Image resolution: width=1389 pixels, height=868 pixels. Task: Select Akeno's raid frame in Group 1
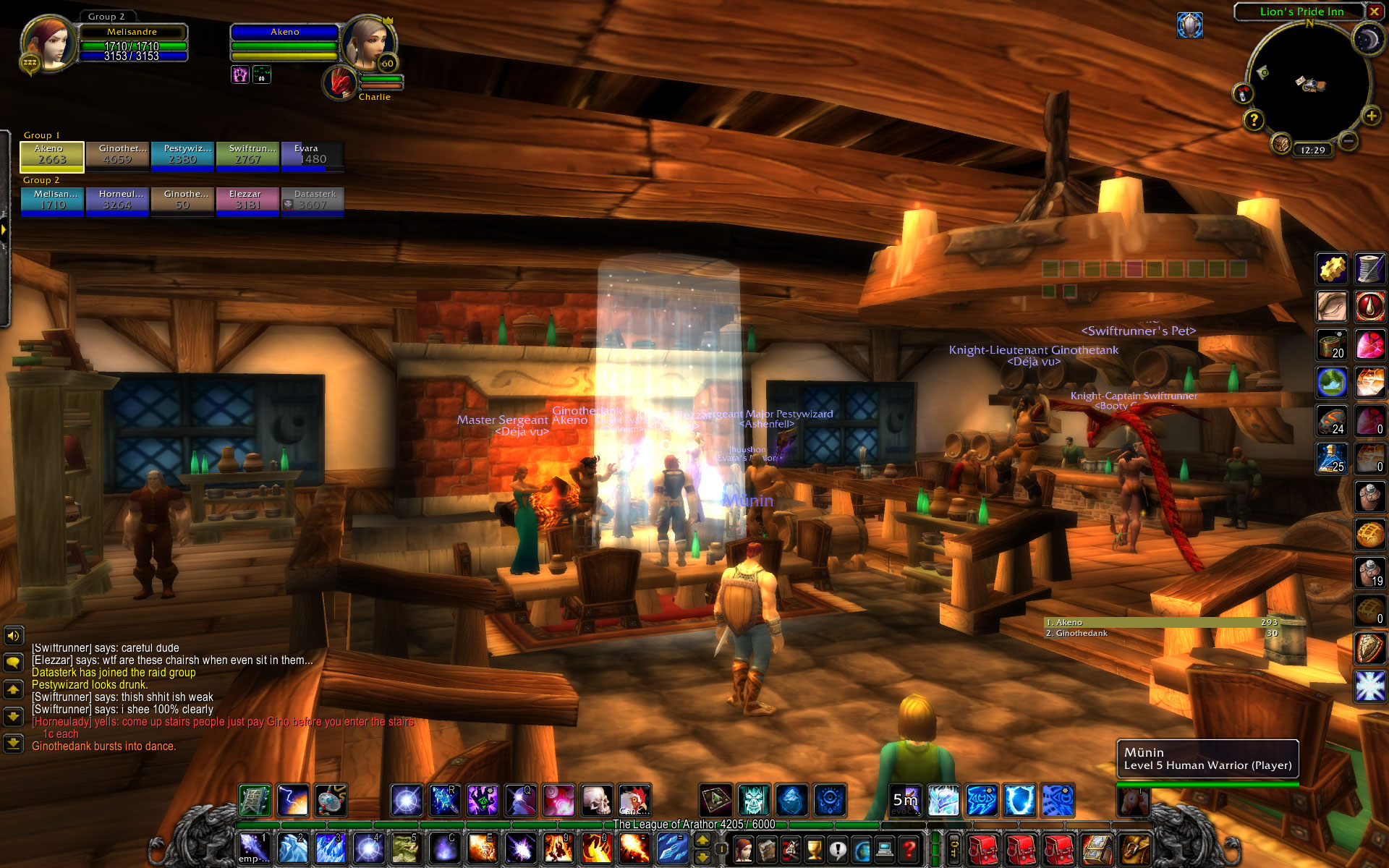point(51,156)
